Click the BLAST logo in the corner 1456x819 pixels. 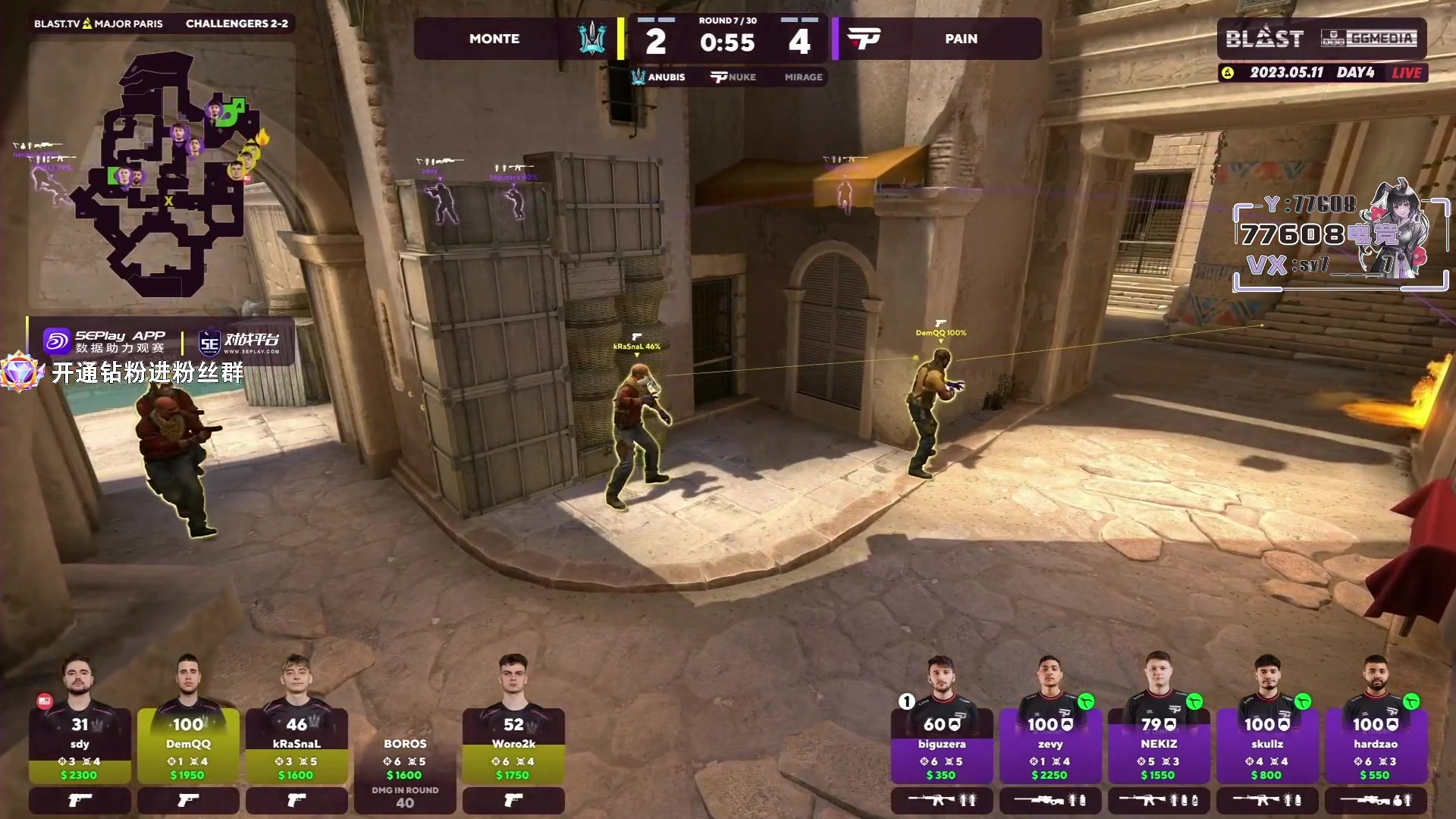click(1264, 38)
